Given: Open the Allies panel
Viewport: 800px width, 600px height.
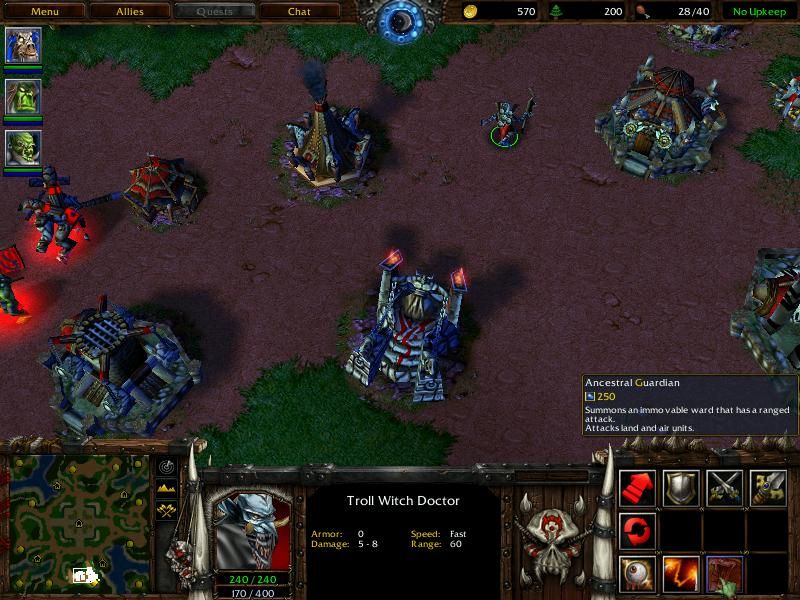Looking at the screenshot, I should point(130,12).
